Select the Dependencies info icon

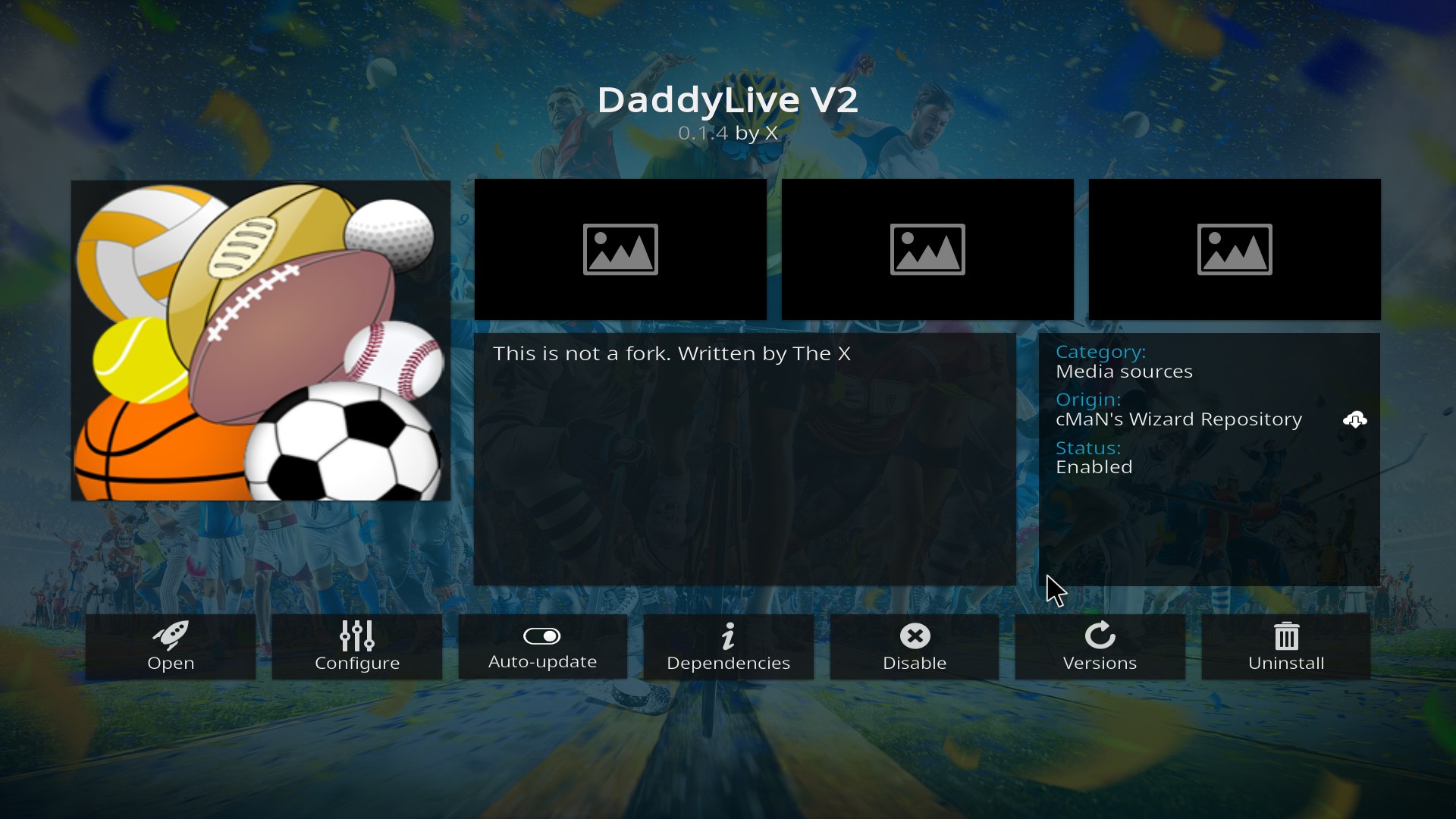tap(728, 637)
